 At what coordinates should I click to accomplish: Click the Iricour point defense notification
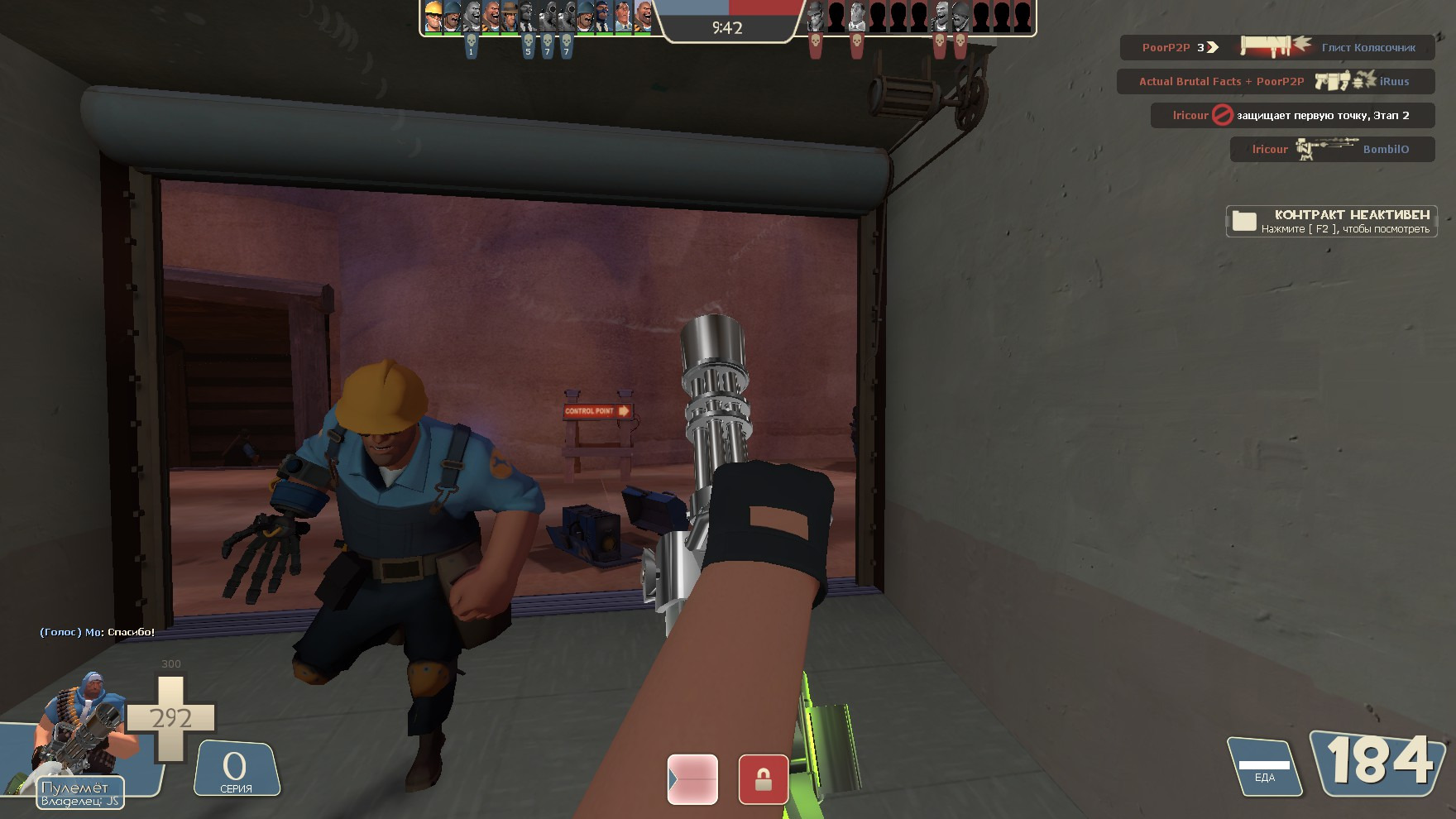coord(1291,115)
